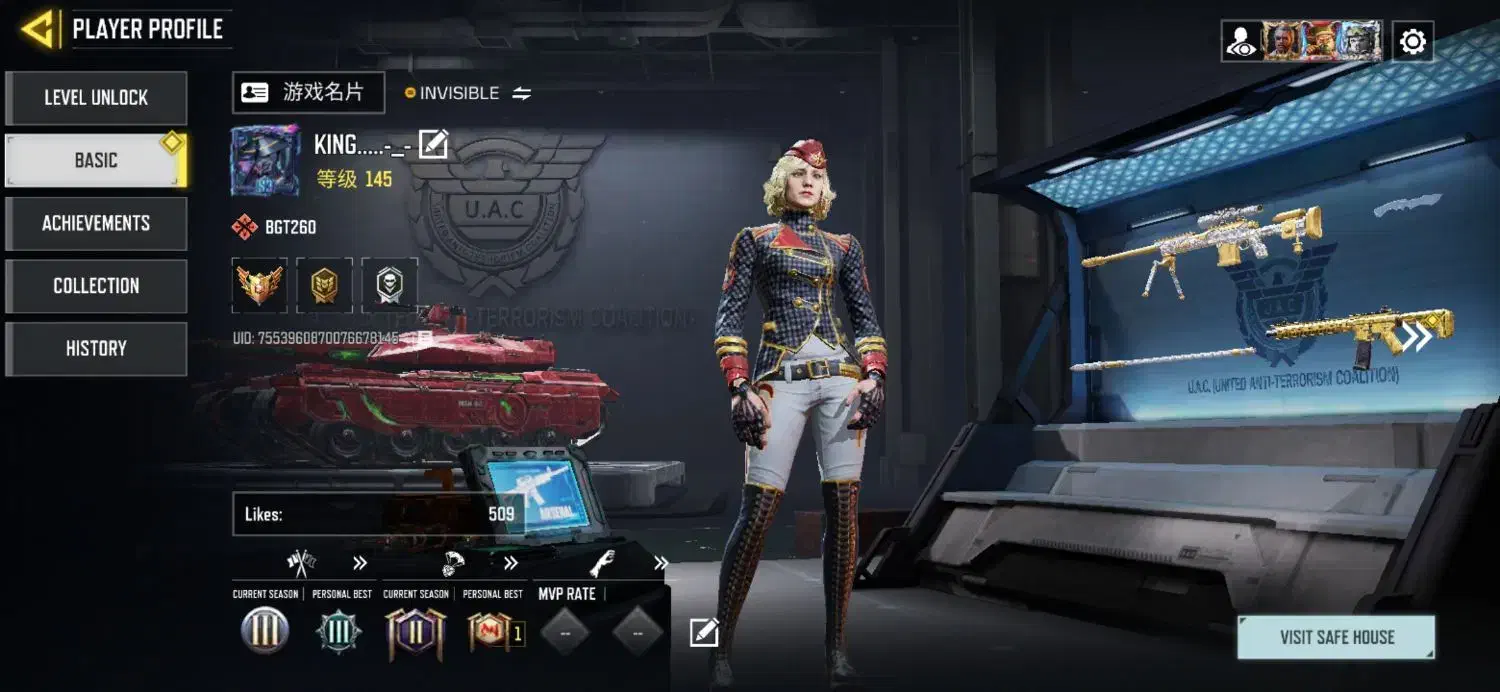Copy the UID number
Viewport: 1500px width, 692px height.
tap(424, 339)
